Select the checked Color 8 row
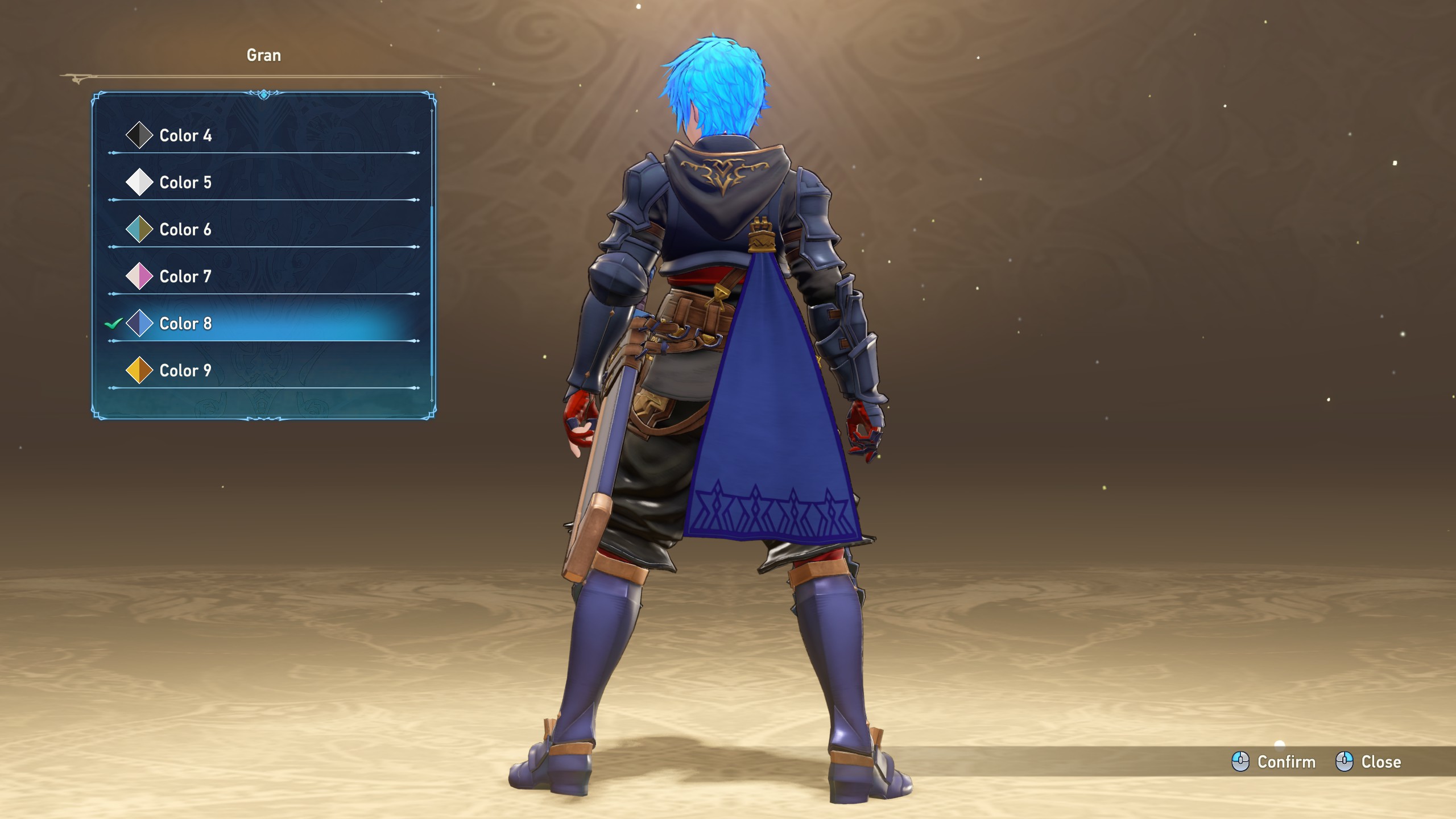This screenshot has height=819, width=1456. click(x=185, y=324)
